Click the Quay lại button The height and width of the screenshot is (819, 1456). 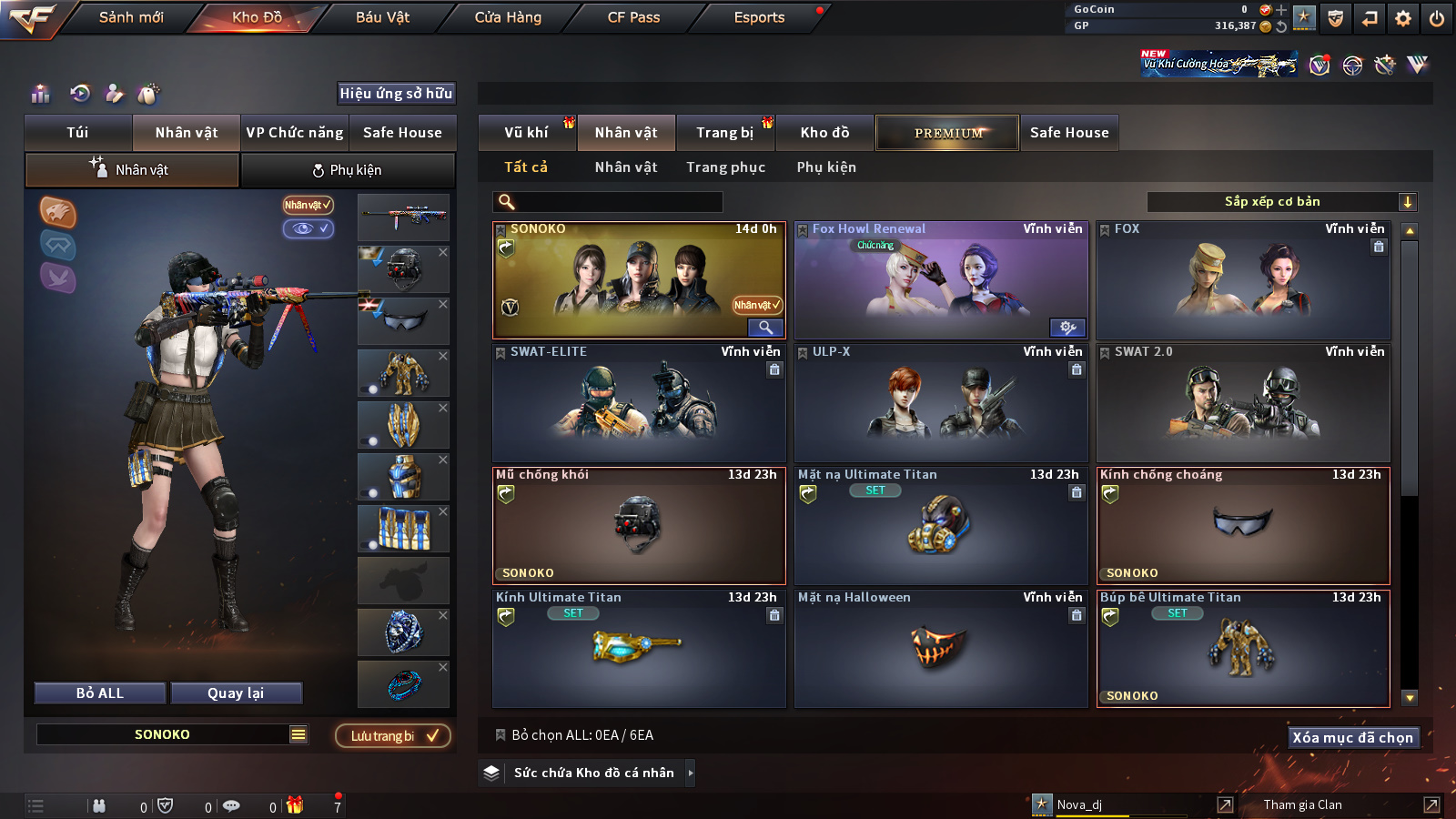(236, 693)
